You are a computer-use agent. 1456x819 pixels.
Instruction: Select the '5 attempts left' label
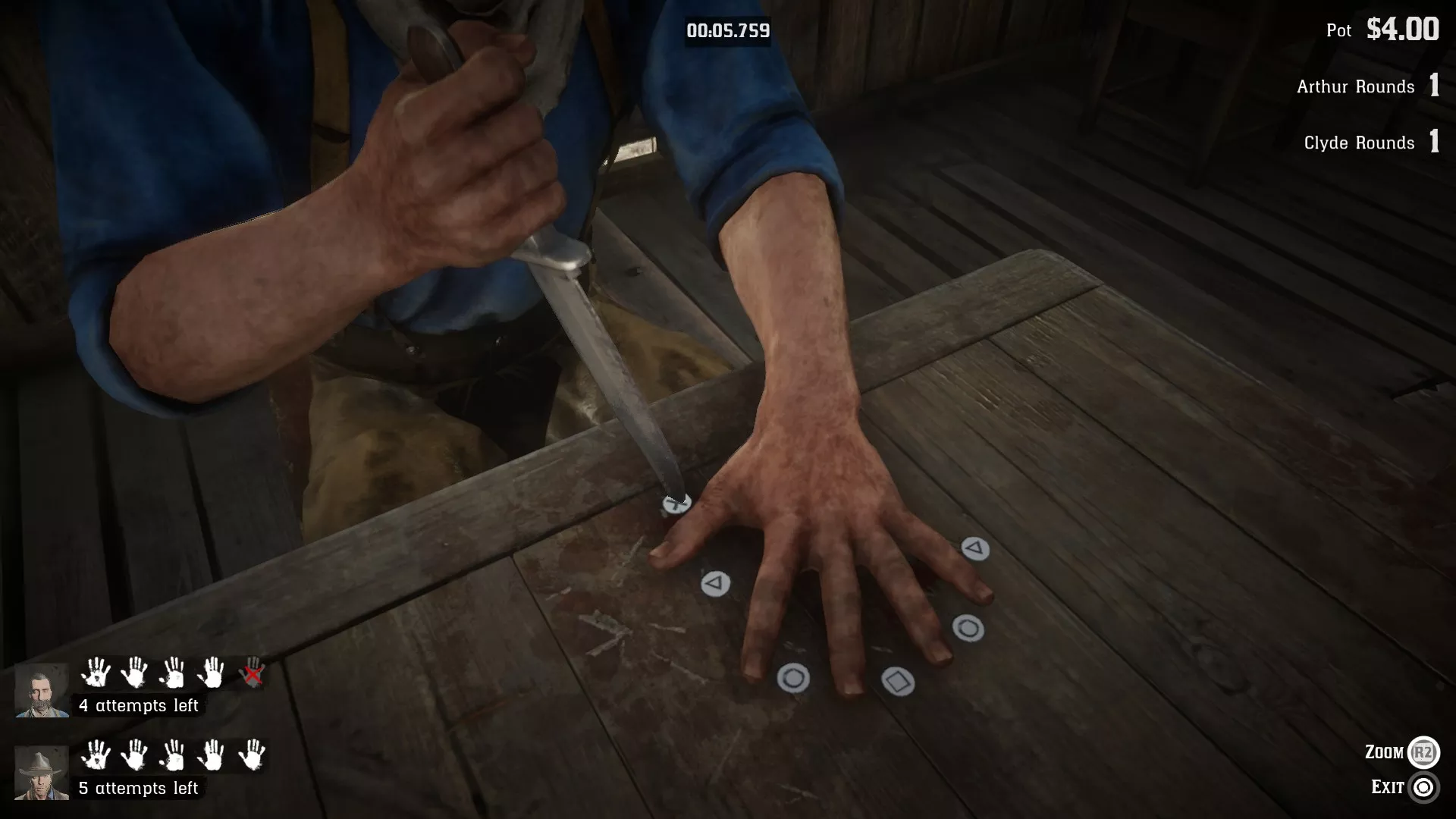139,788
